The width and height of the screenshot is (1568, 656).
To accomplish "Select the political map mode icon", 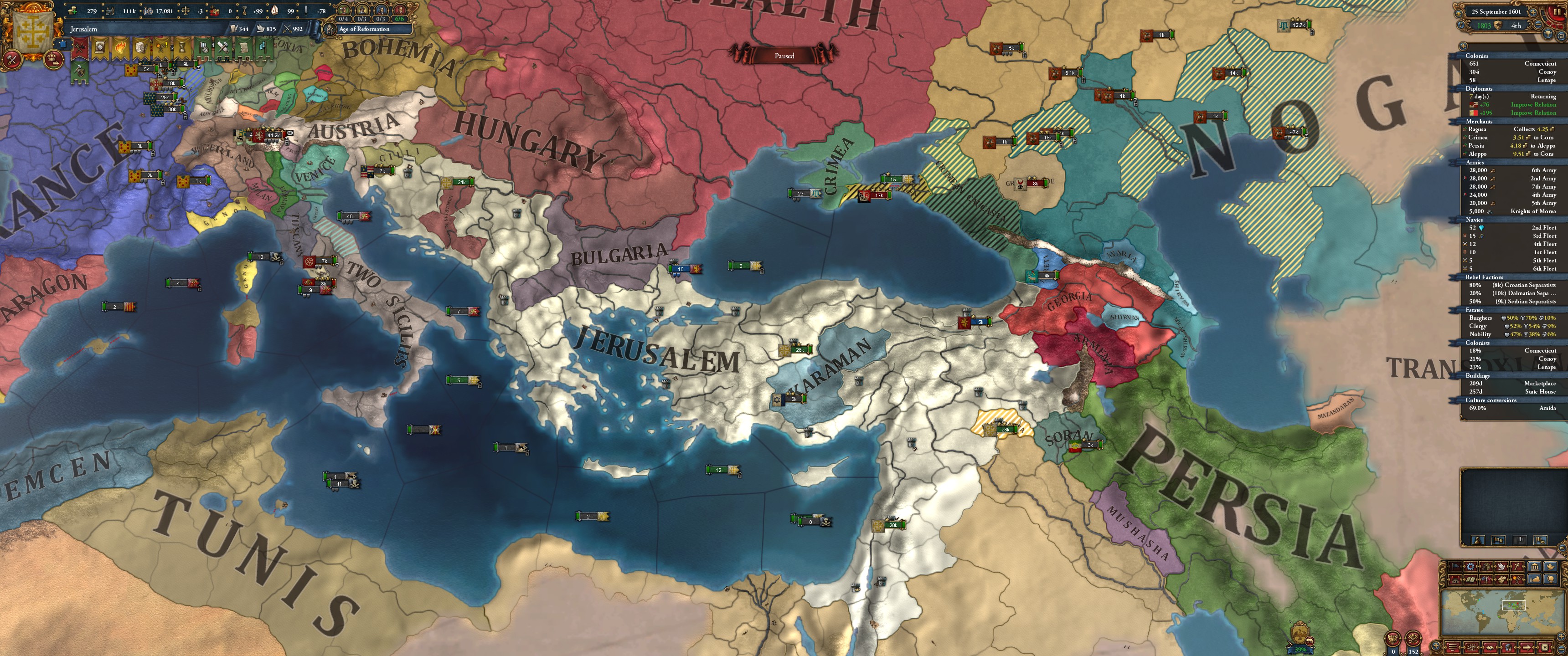I will point(1455,567).
